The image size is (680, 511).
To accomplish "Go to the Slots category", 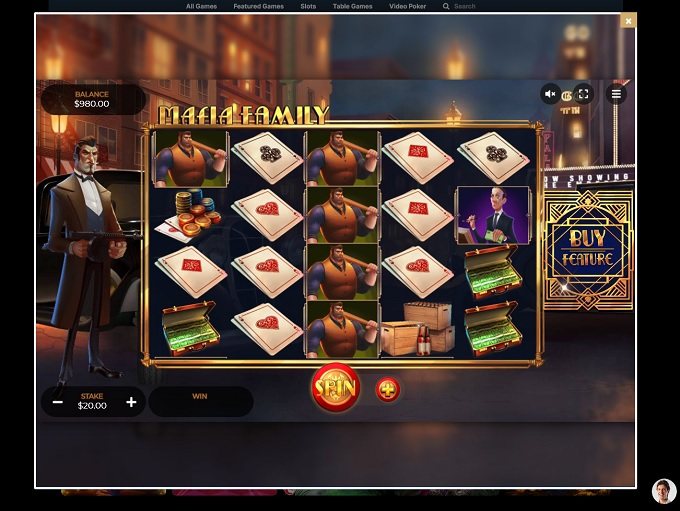I will 308,6.
